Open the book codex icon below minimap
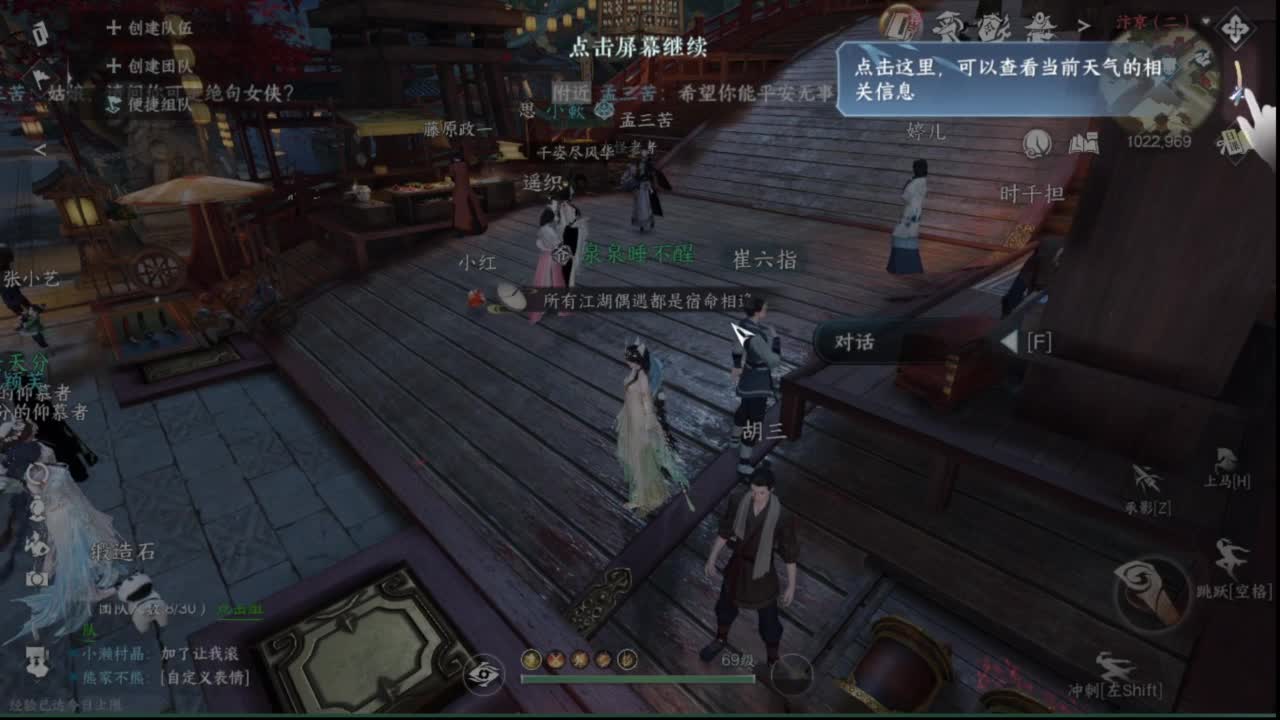 1084,144
